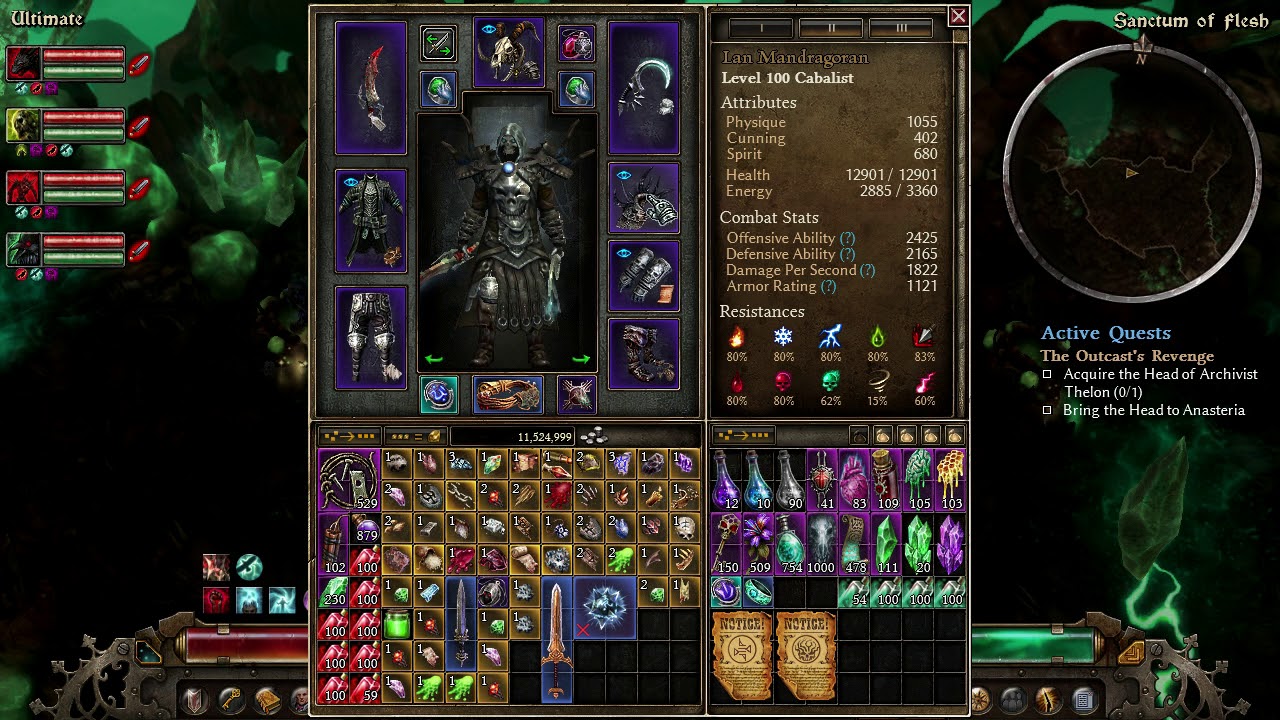Select the long bronze greatsword in inventory
This screenshot has height=720, width=1280.
click(556, 638)
